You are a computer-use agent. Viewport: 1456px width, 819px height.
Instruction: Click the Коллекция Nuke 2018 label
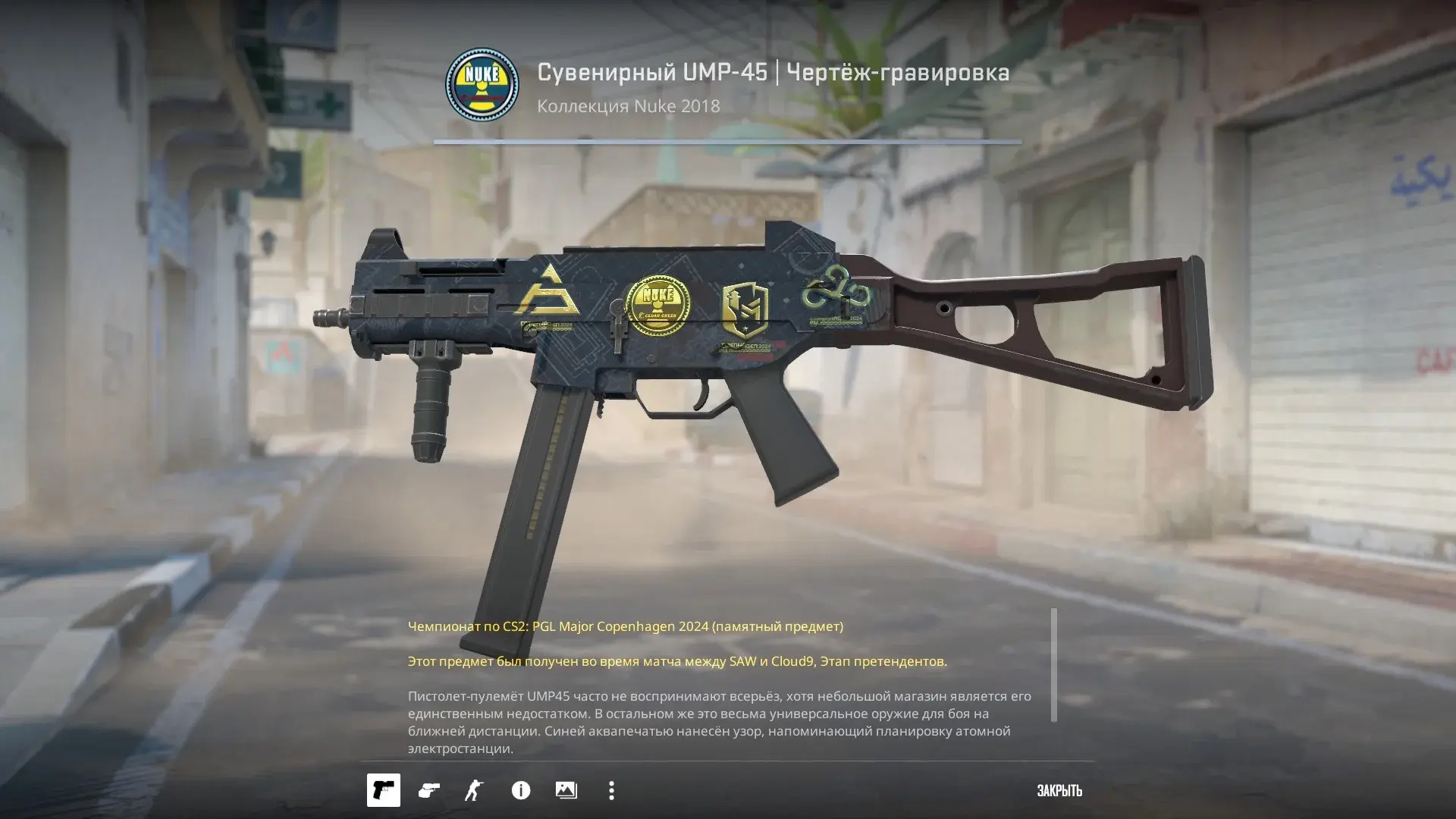click(627, 108)
